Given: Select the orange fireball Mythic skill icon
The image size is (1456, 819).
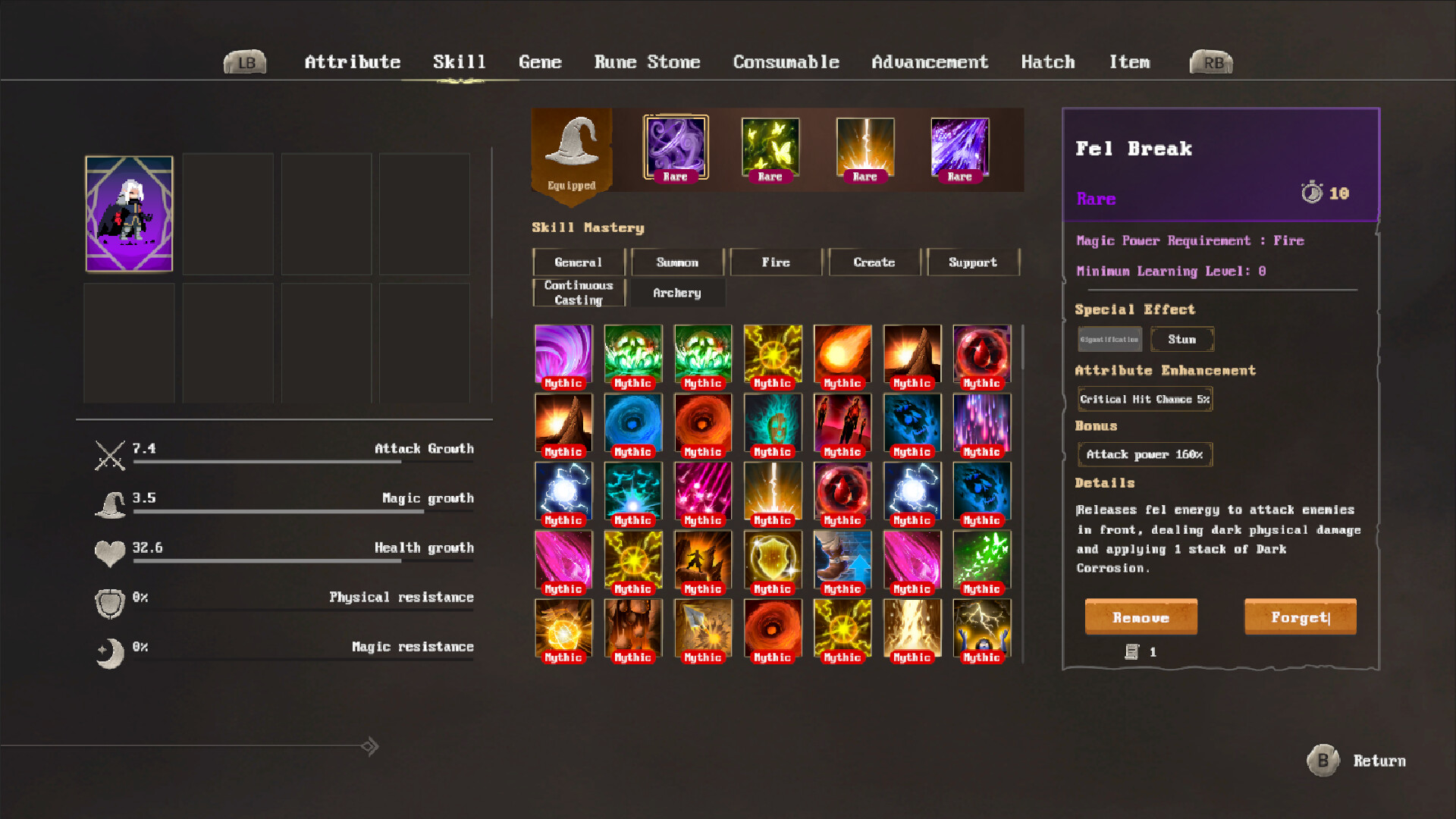Looking at the screenshot, I should [x=843, y=353].
